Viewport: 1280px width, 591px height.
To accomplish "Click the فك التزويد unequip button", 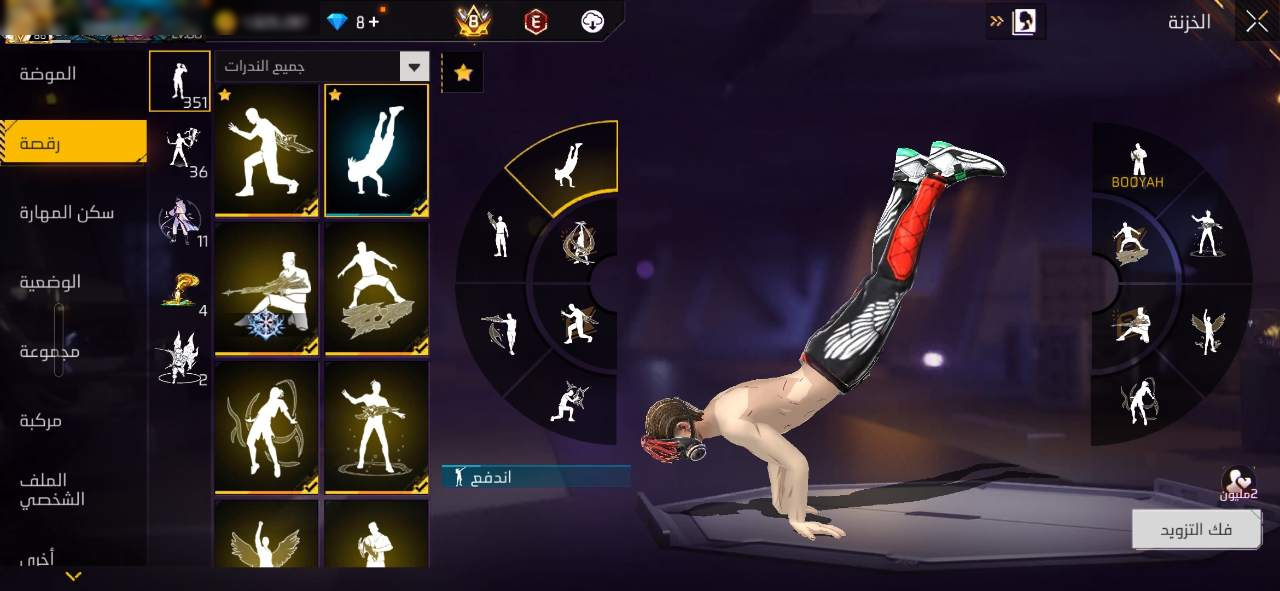I will [1196, 529].
